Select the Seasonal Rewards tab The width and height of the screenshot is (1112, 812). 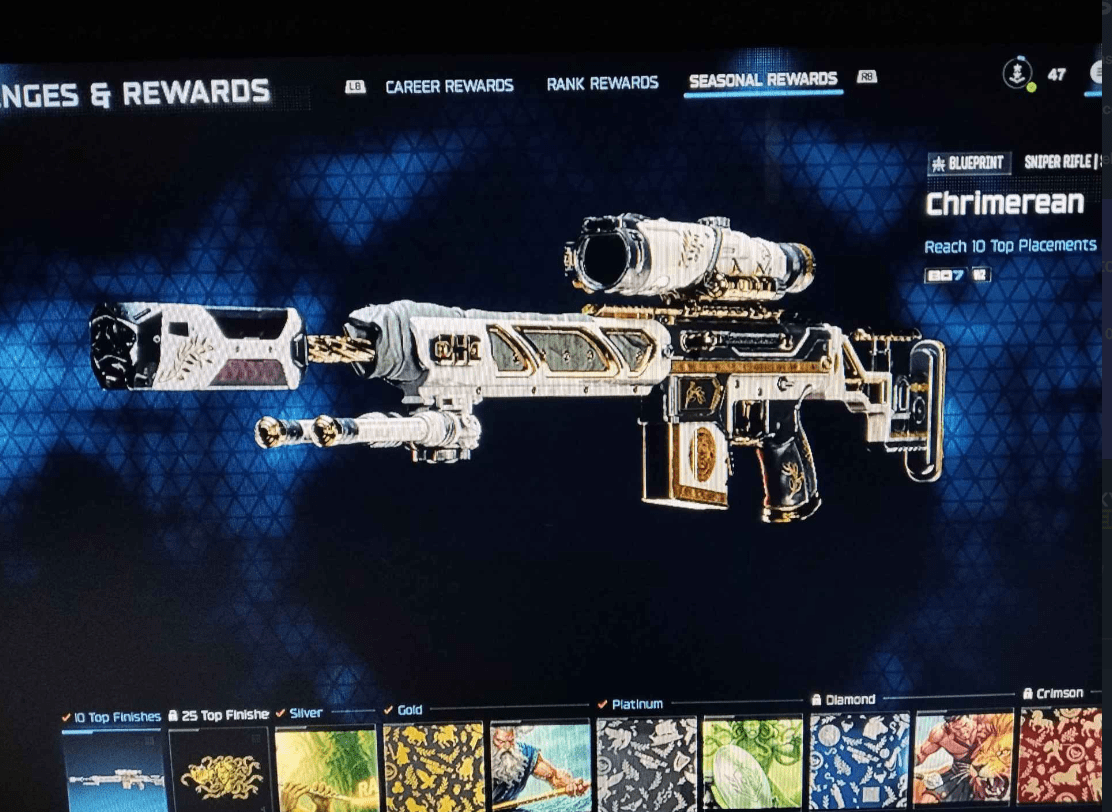click(763, 80)
